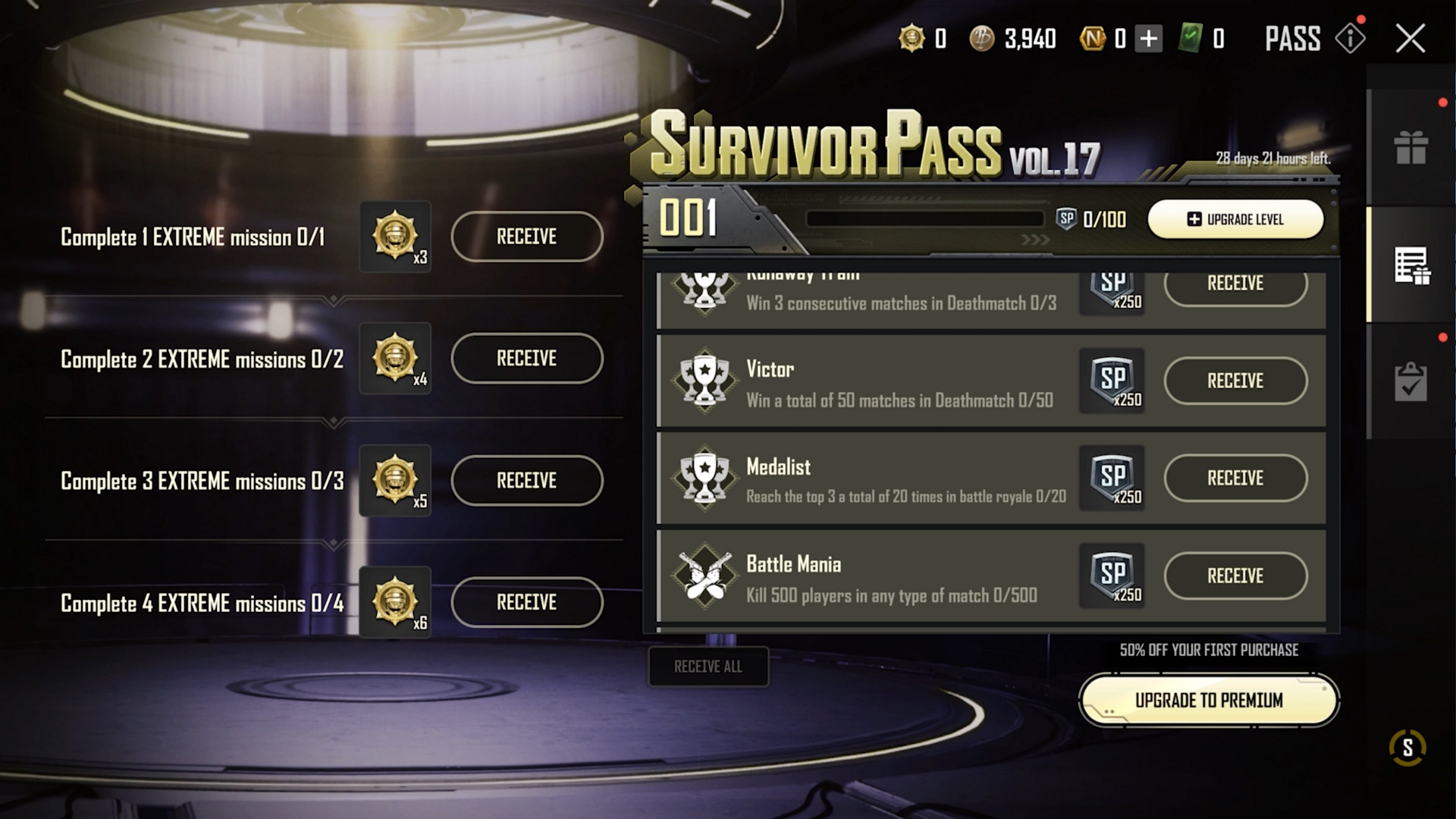1456x819 pixels.
Task: Click the Receive All button
Action: [708, 667]
